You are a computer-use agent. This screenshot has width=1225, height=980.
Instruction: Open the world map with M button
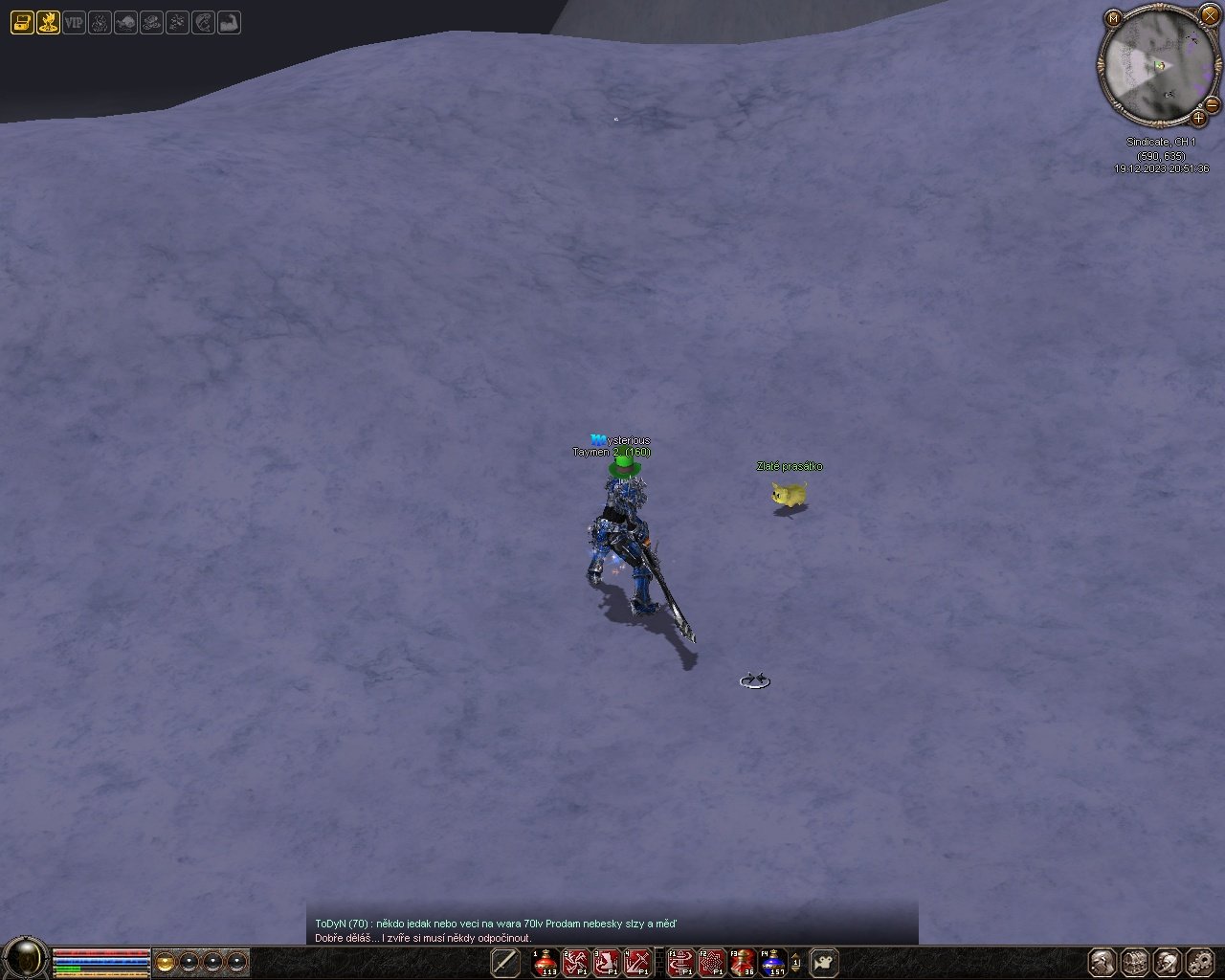1113,18
